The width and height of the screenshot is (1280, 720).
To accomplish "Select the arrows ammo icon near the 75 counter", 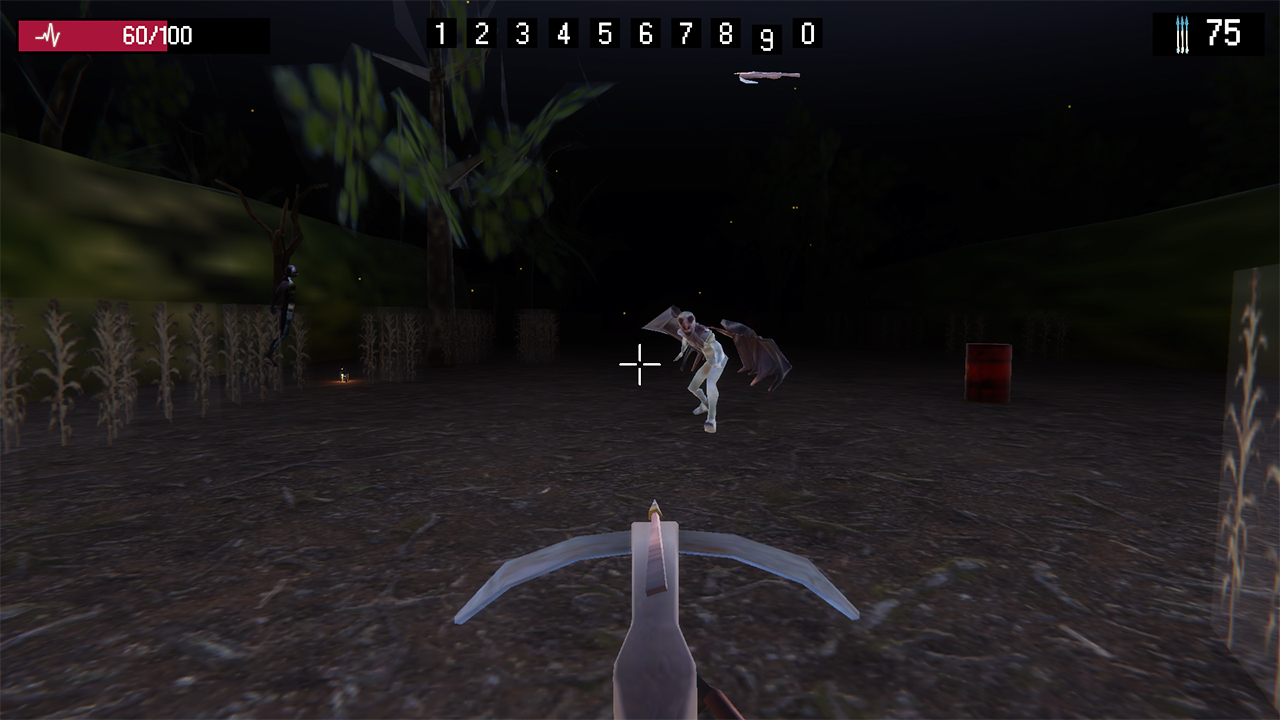I will 1183,33.
